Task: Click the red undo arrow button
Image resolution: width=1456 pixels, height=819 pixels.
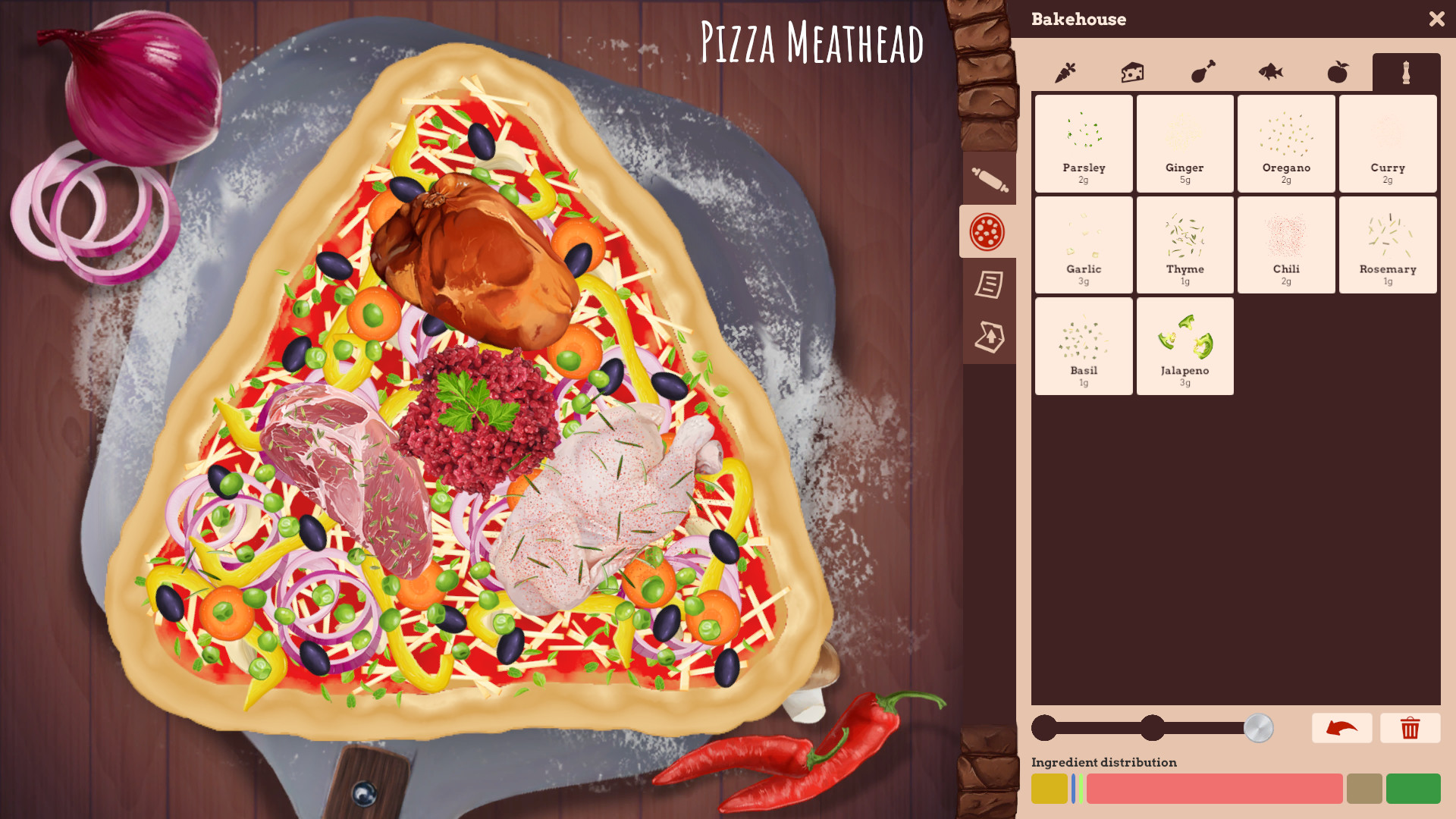Action: (1341, 728)
